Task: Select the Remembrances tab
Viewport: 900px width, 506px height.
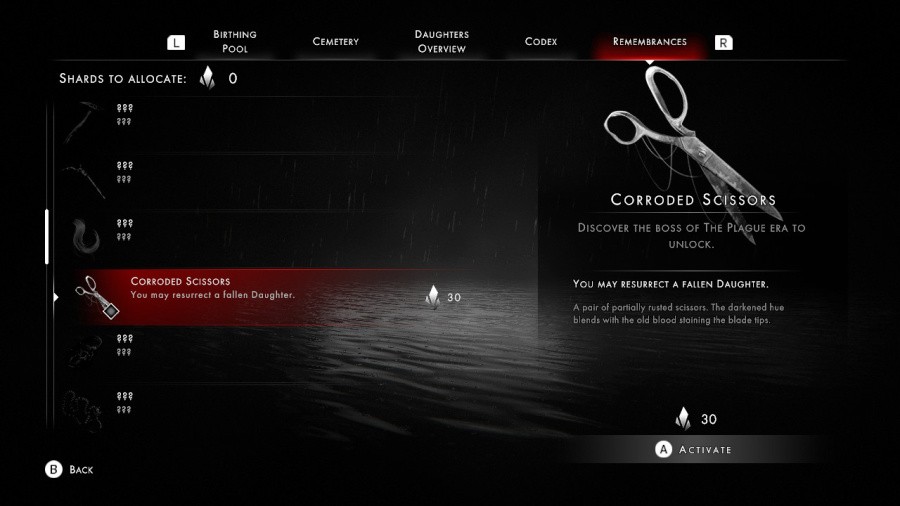Action: click(649, 42)
